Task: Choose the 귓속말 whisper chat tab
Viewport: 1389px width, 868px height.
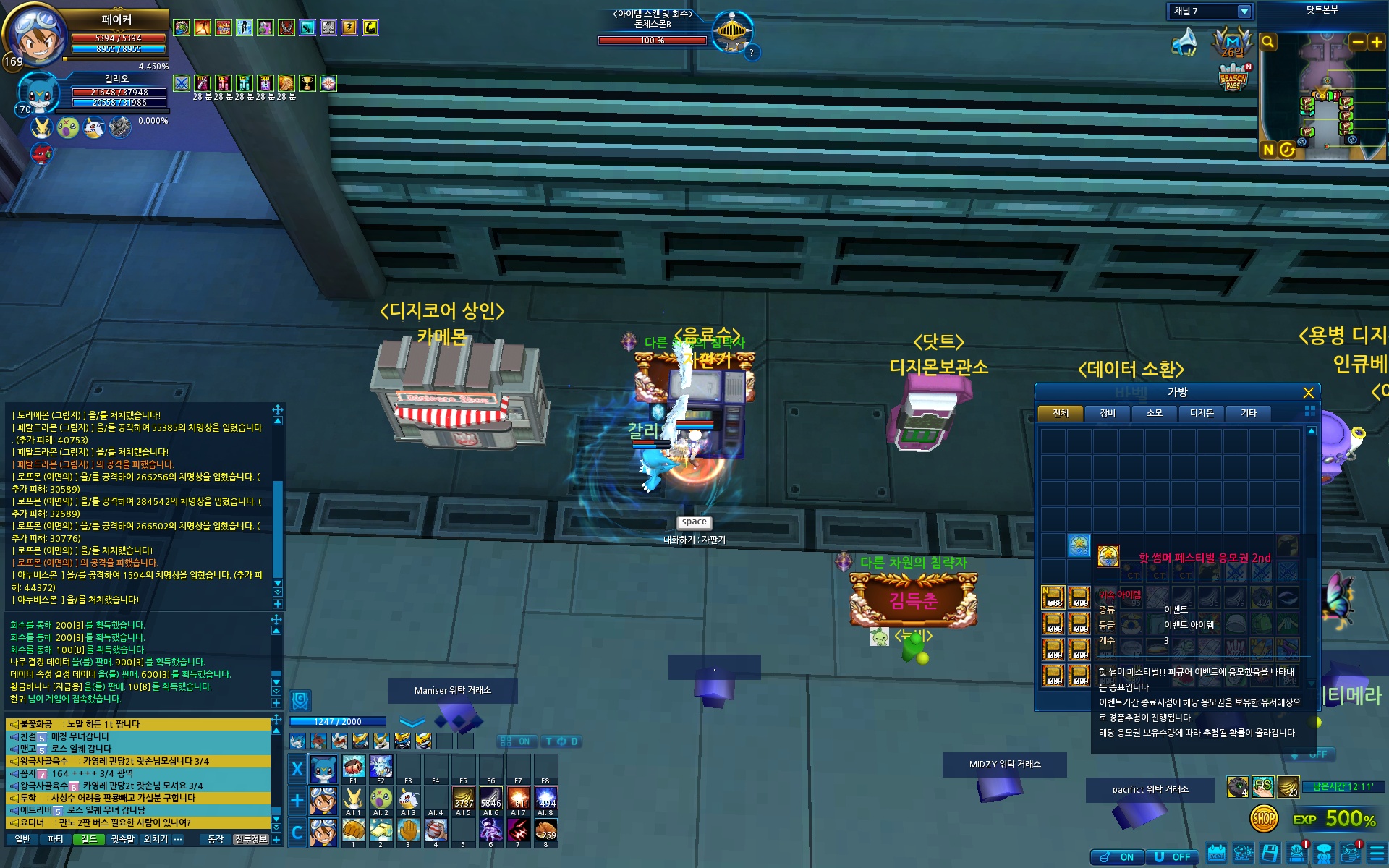Action: (x=122, y=839)
